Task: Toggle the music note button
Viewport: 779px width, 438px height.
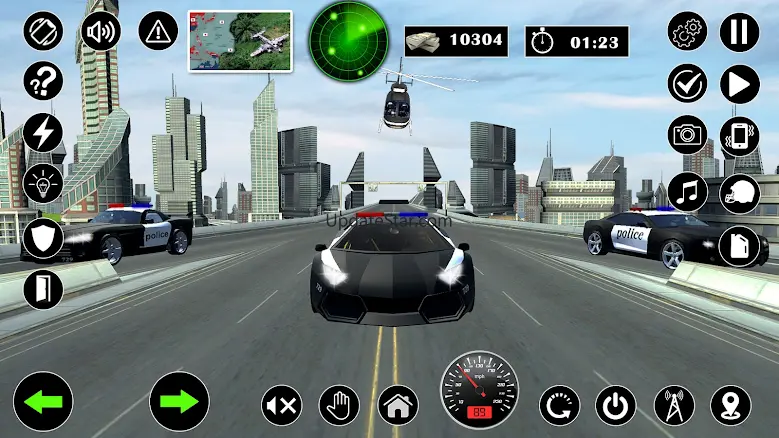Action: click(688, 191)
